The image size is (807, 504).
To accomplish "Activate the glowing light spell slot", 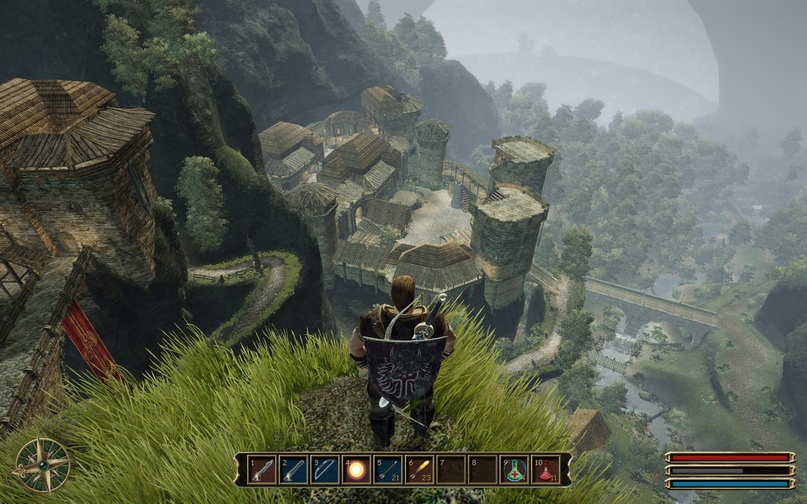I will coord(356,469).
